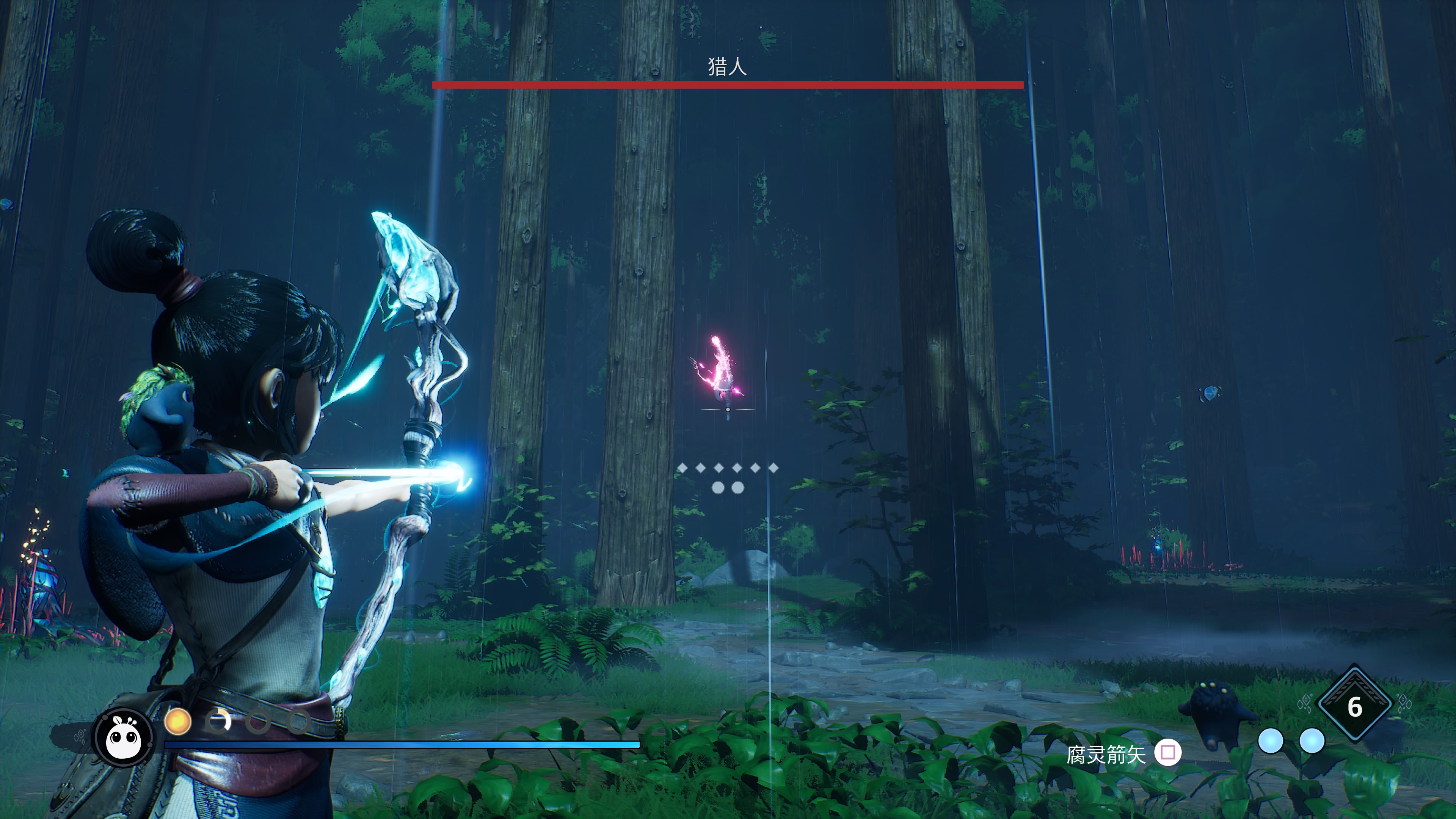Click the diamond emblem showing 6
This screenshot has width=1456, height=819.
click(1354, 705)
